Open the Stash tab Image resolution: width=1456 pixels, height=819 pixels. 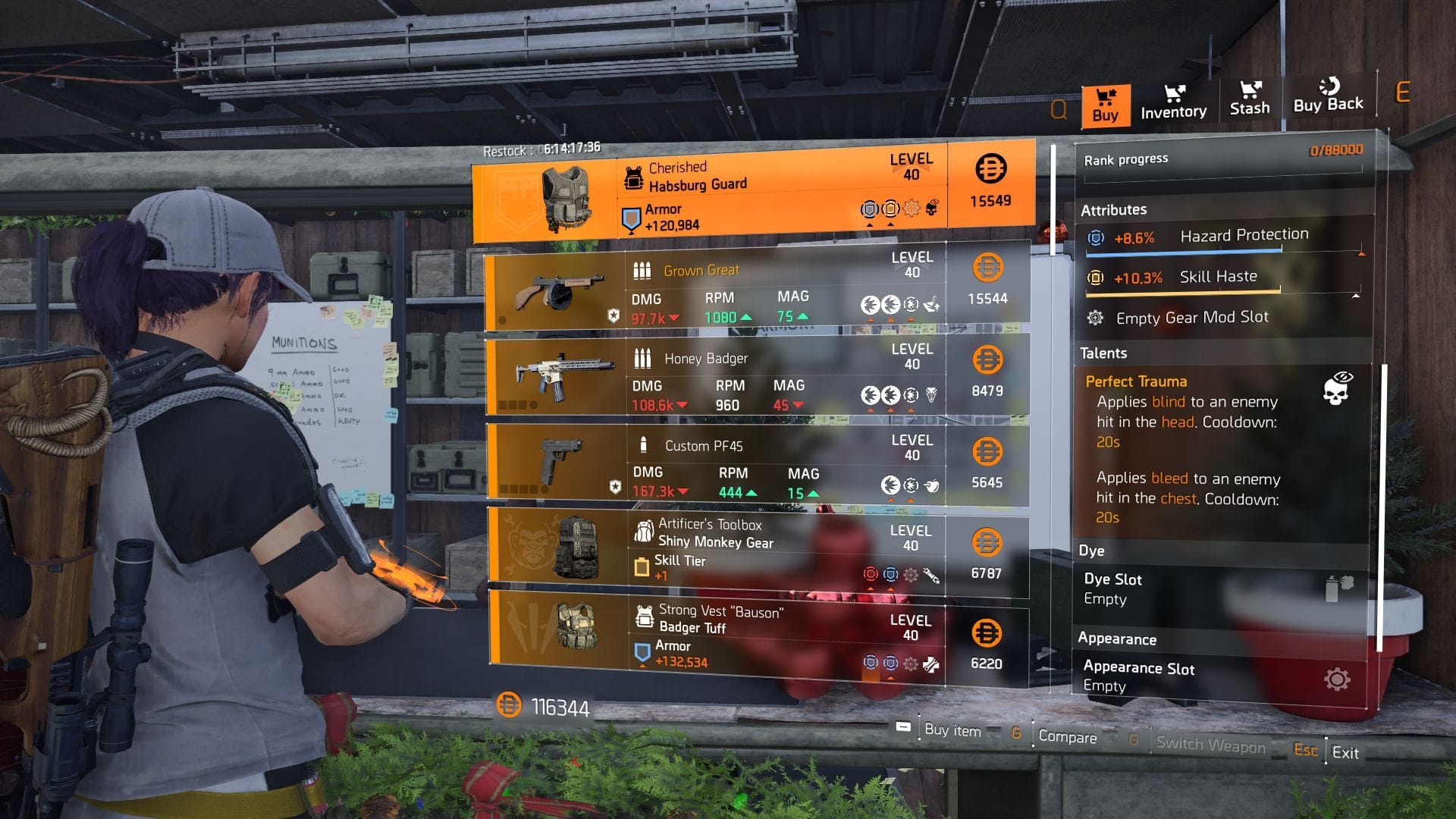pos(1250,102)
